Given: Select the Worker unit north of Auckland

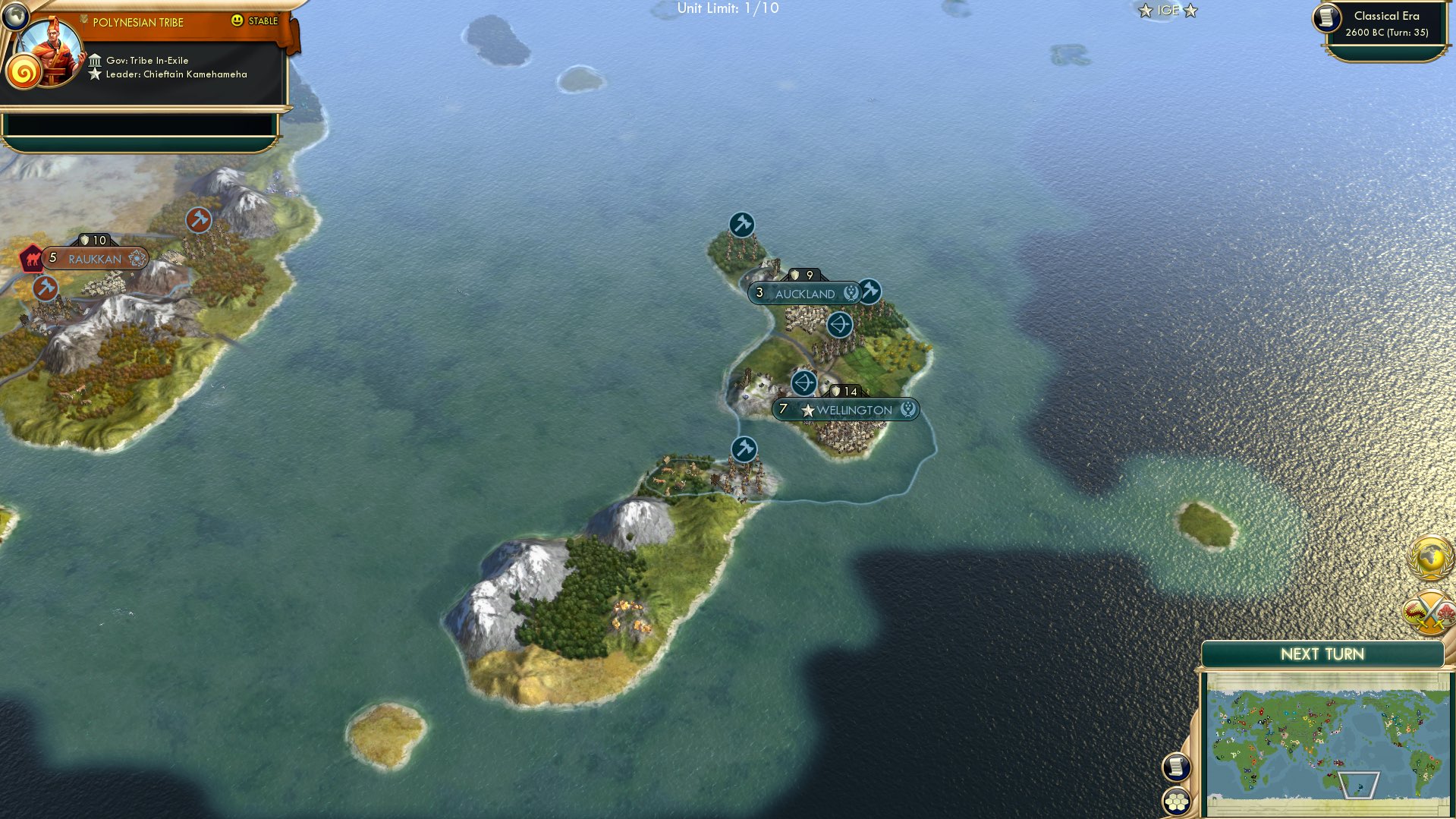Looking at the screenshot, I should tap(741, 224).
